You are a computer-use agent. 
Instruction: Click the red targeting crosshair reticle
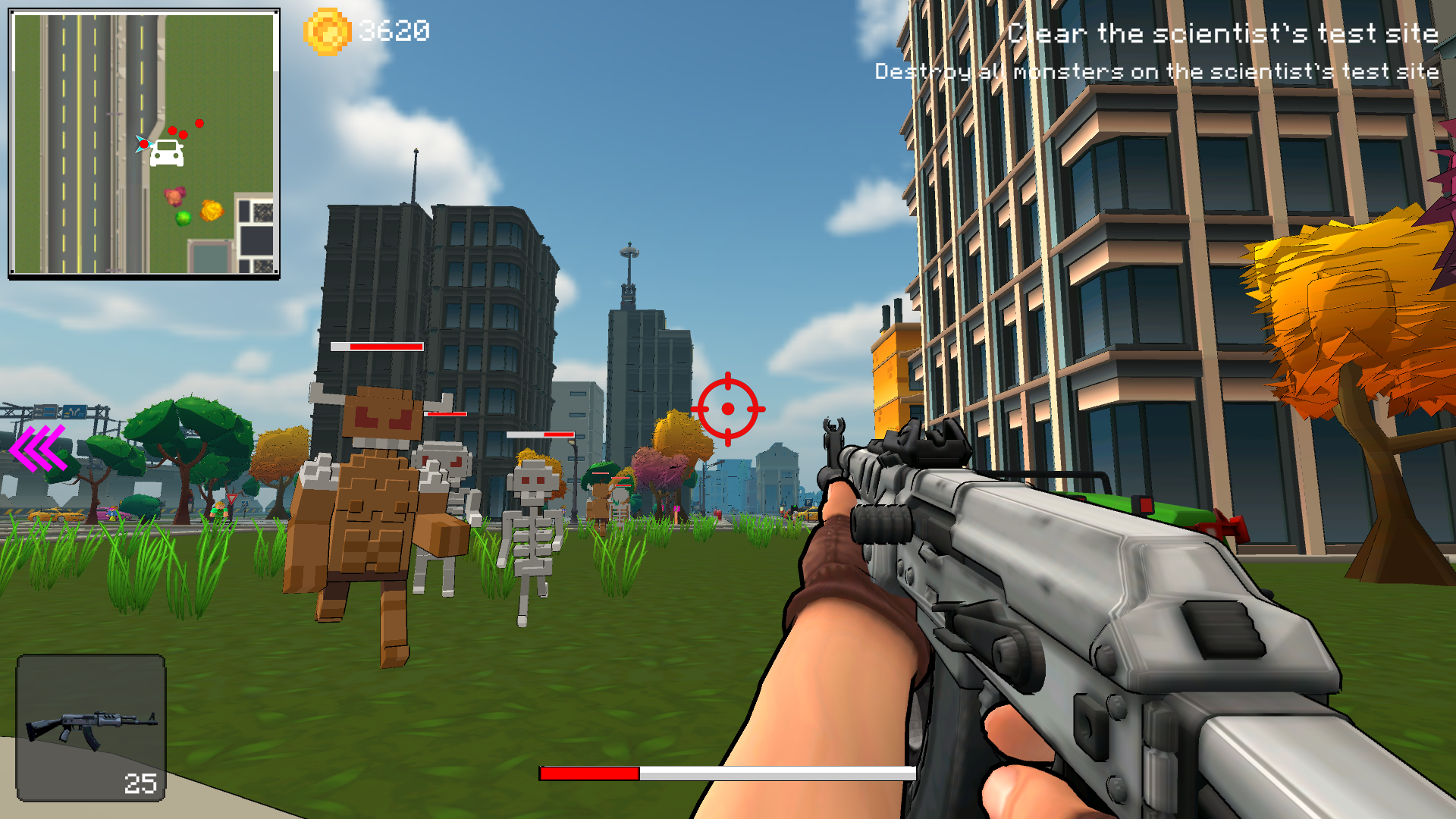[729, 409]
